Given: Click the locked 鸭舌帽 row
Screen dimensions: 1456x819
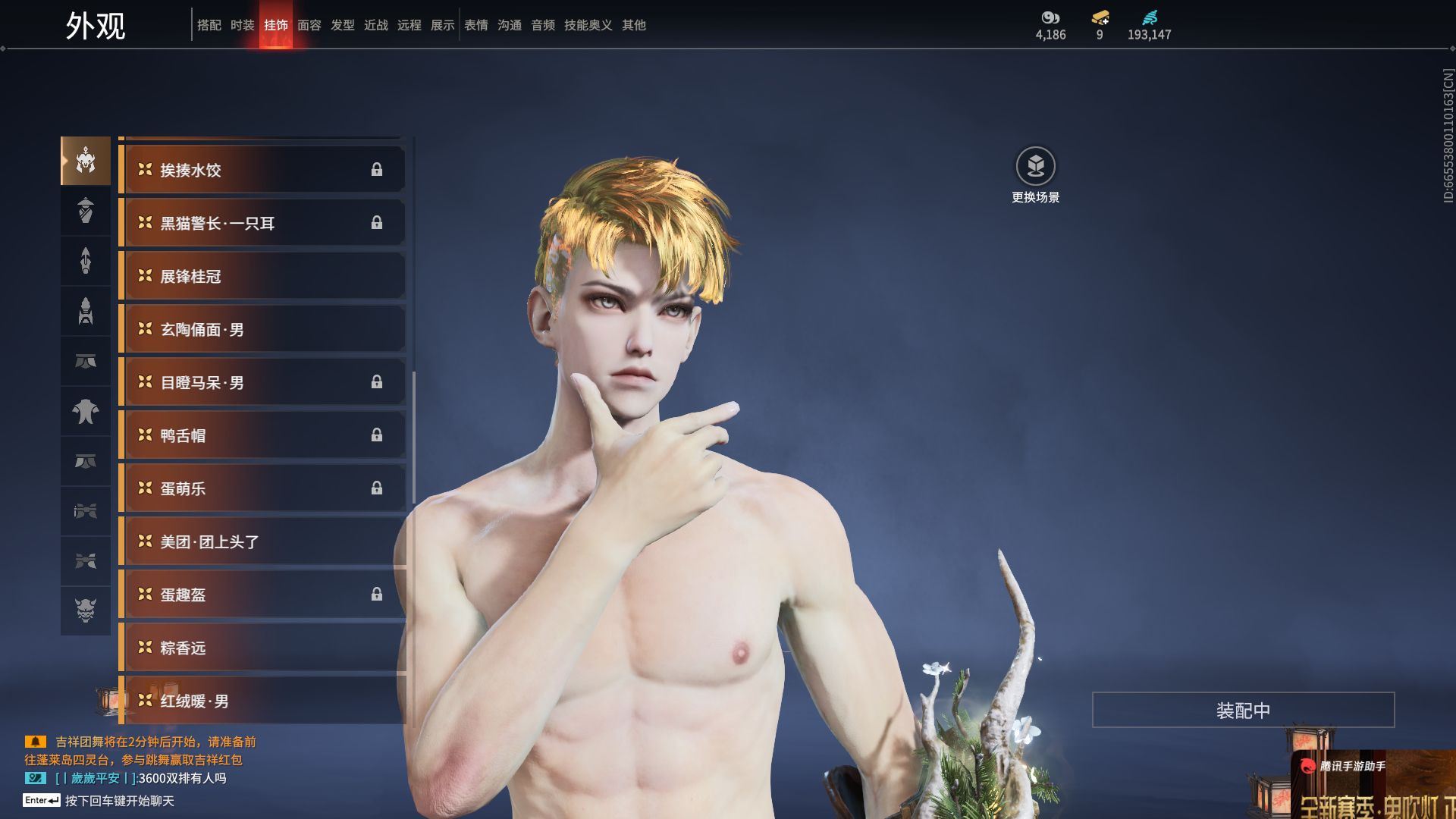Looking at the screenshot, I should [262, 435].
